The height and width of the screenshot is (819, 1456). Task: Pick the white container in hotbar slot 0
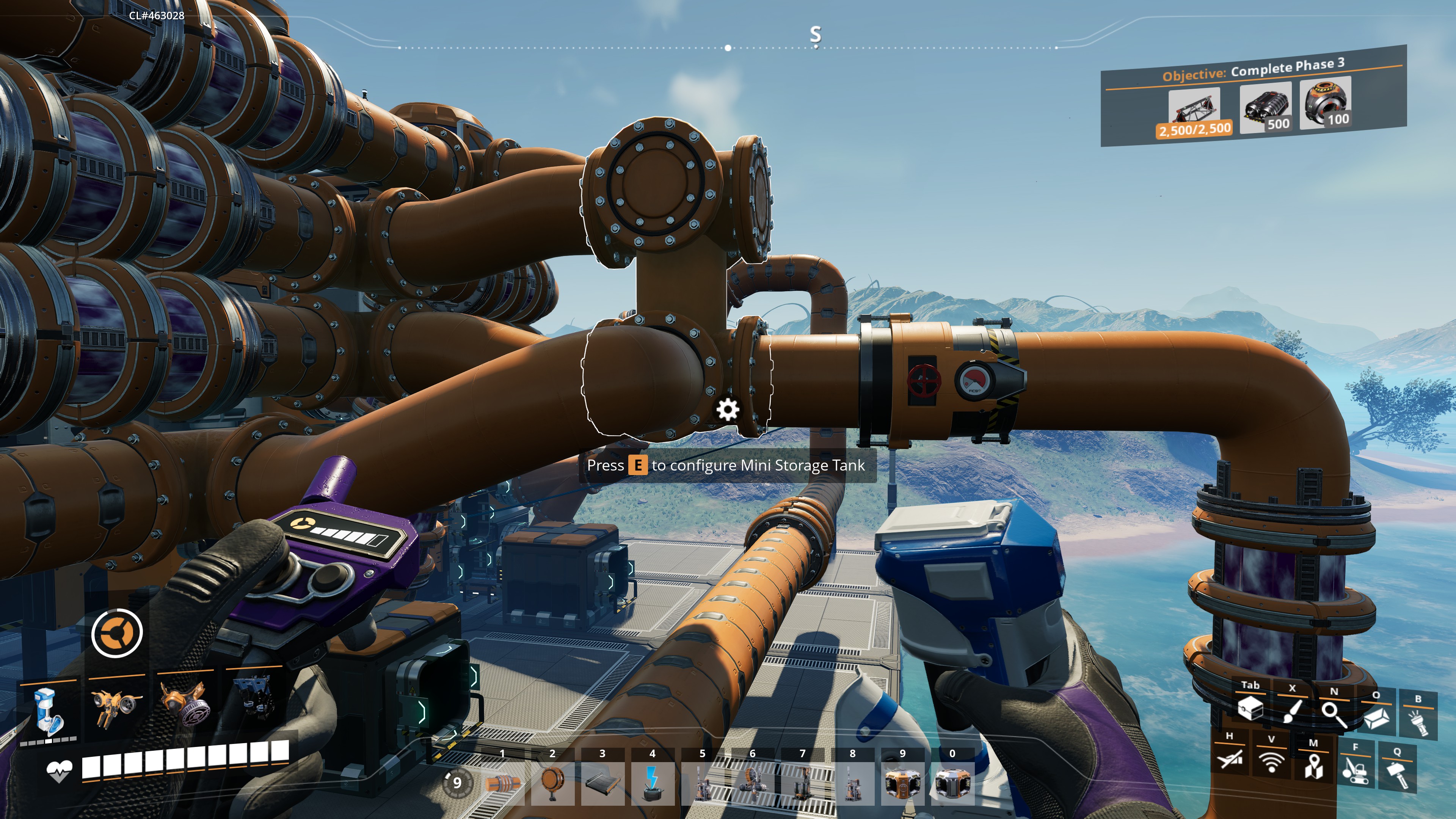(952, 783)
